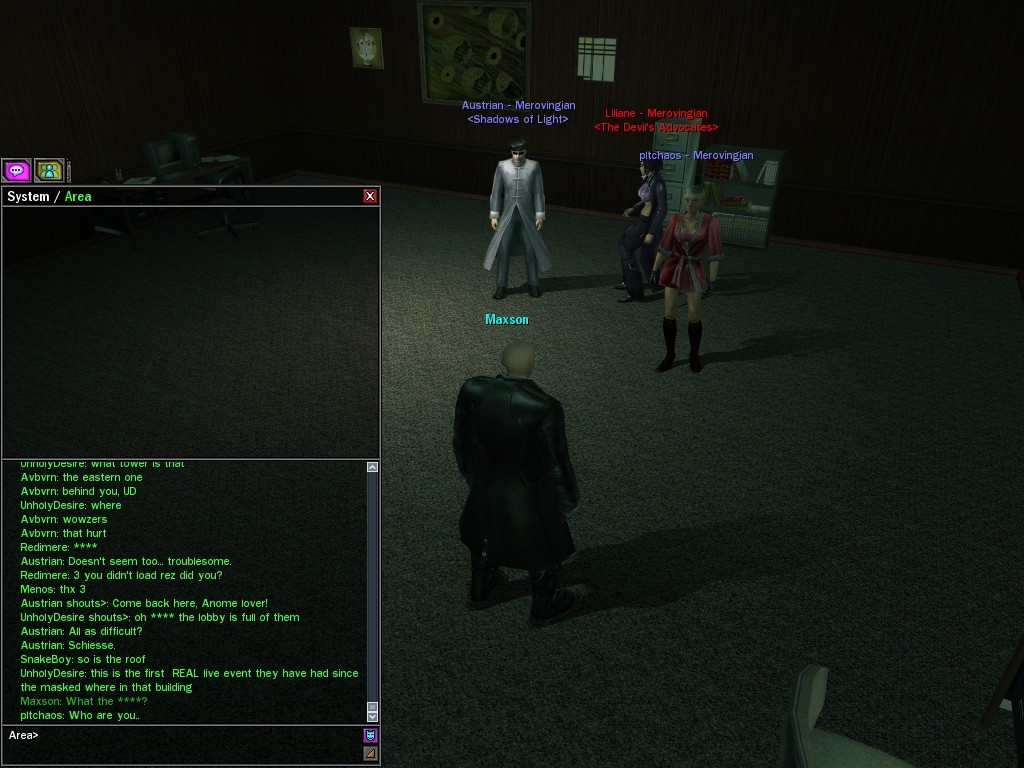Switch to the System chat tab
1024x768 pixels.
[x=28, y=197]
